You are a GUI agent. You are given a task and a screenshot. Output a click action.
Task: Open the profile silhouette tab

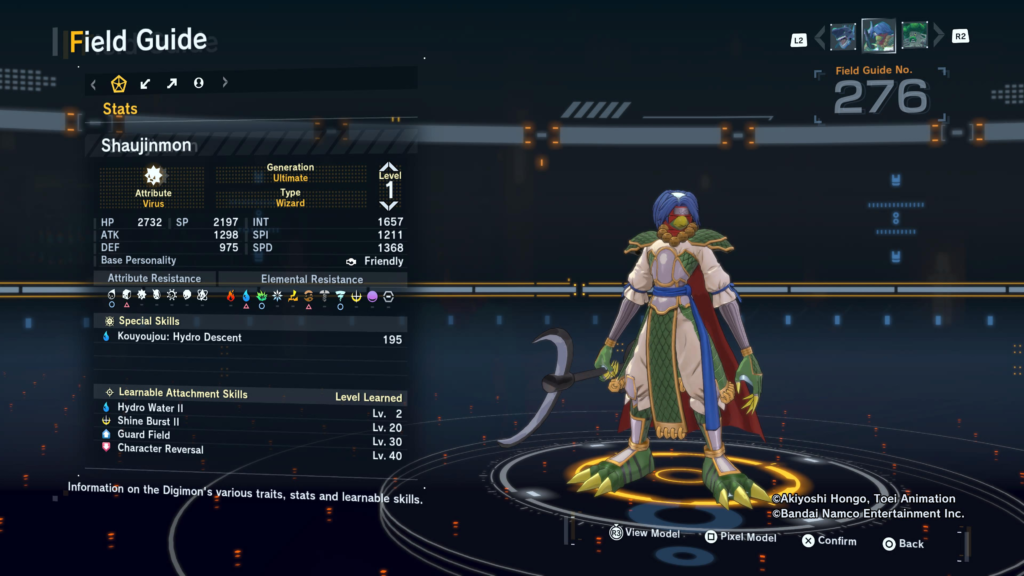(198, 83)
